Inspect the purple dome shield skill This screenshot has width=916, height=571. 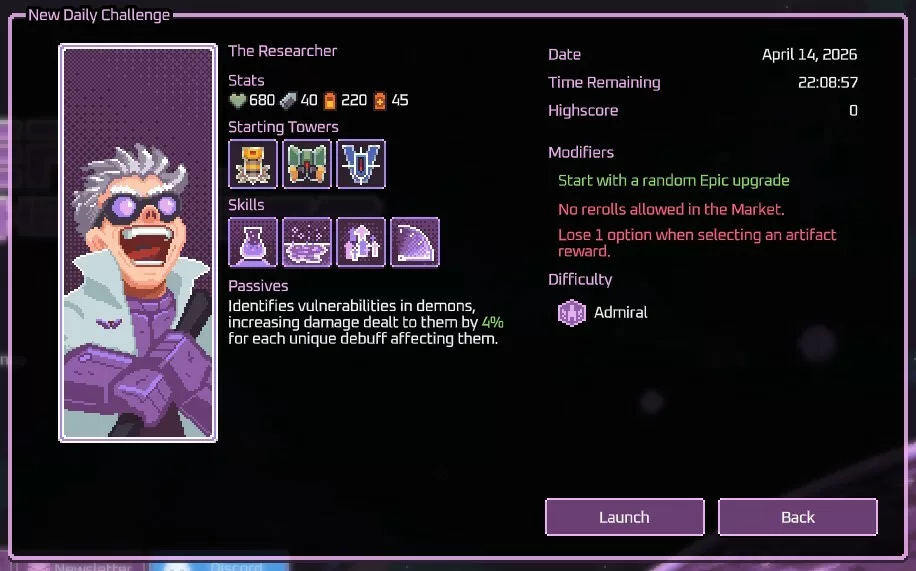[415, 242]
